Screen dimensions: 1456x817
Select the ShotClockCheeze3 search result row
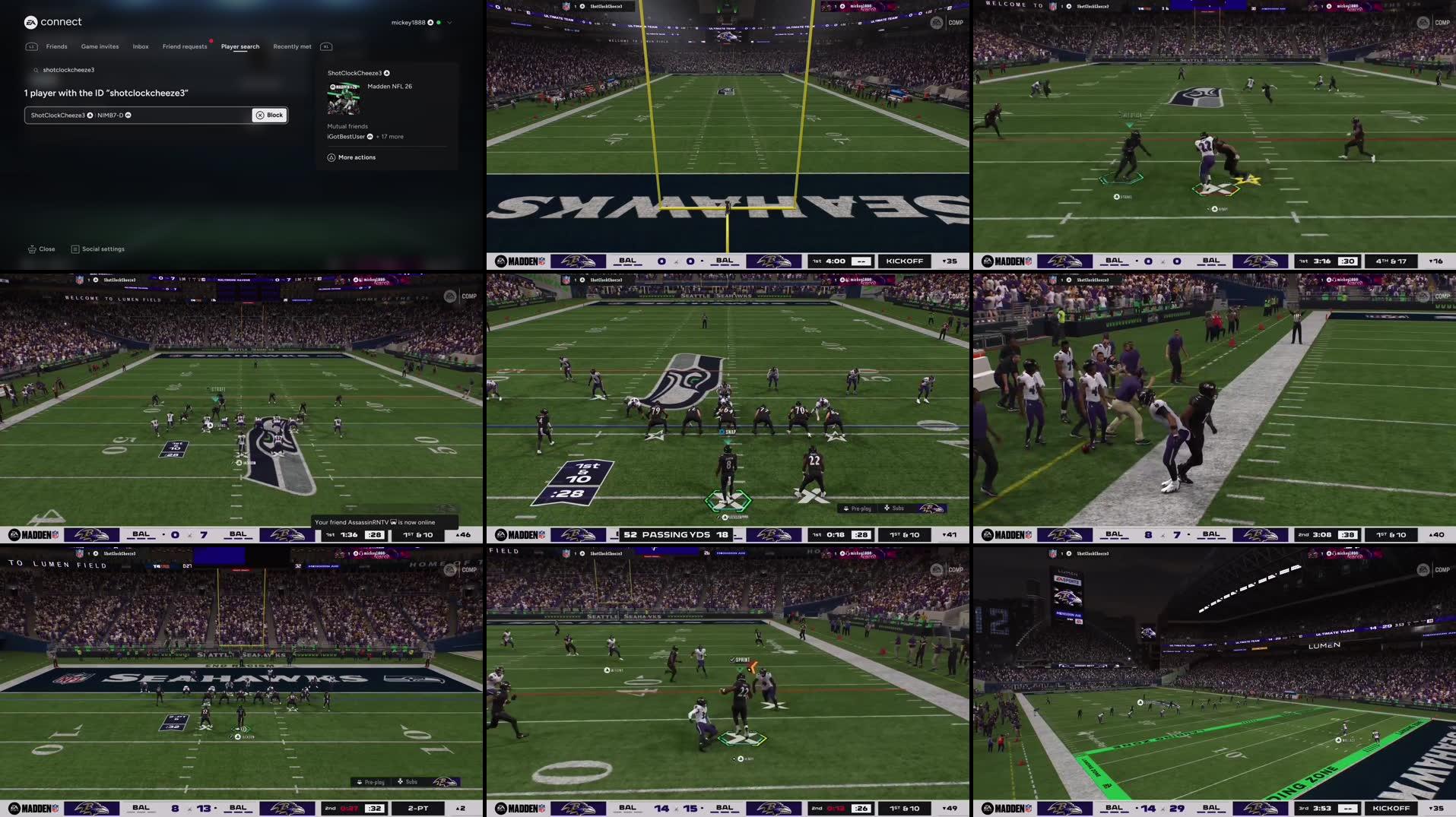click(137, 116)
